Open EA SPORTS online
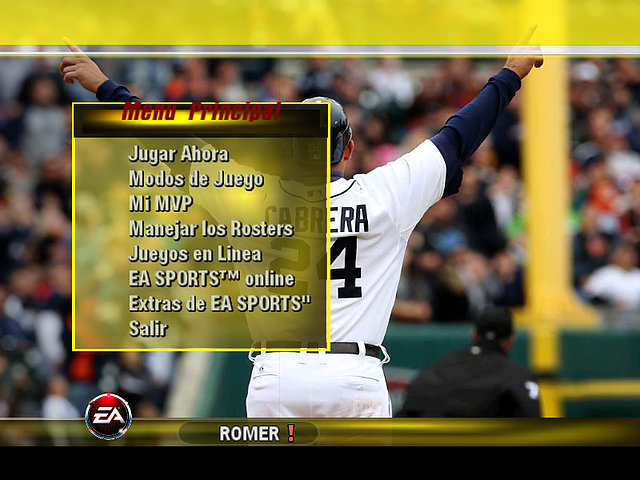The height and width of the screenshot is (480, 640). click(x=211, y=278)
